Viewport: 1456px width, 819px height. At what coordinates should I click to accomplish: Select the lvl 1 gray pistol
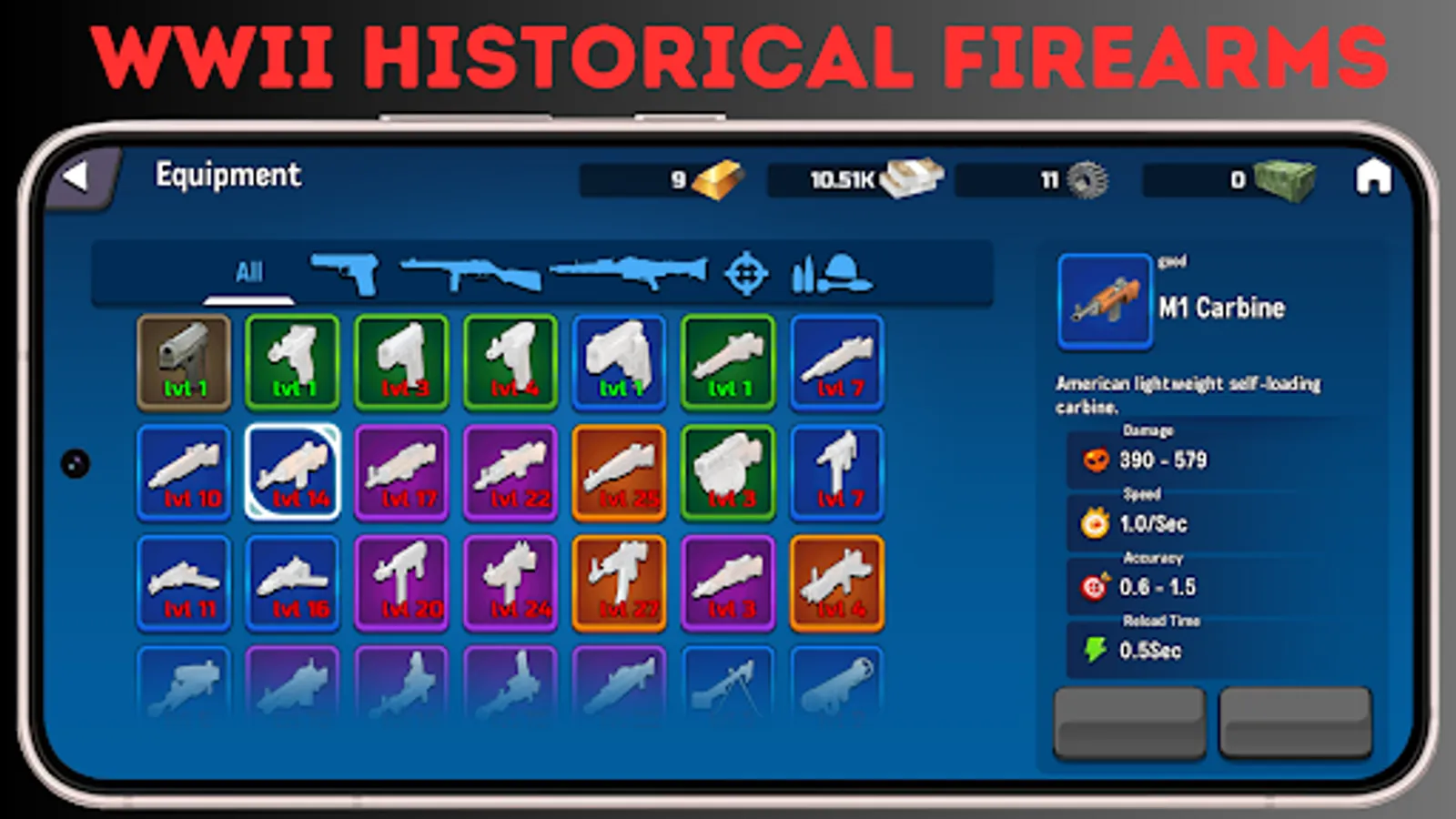tap(182, 362)
